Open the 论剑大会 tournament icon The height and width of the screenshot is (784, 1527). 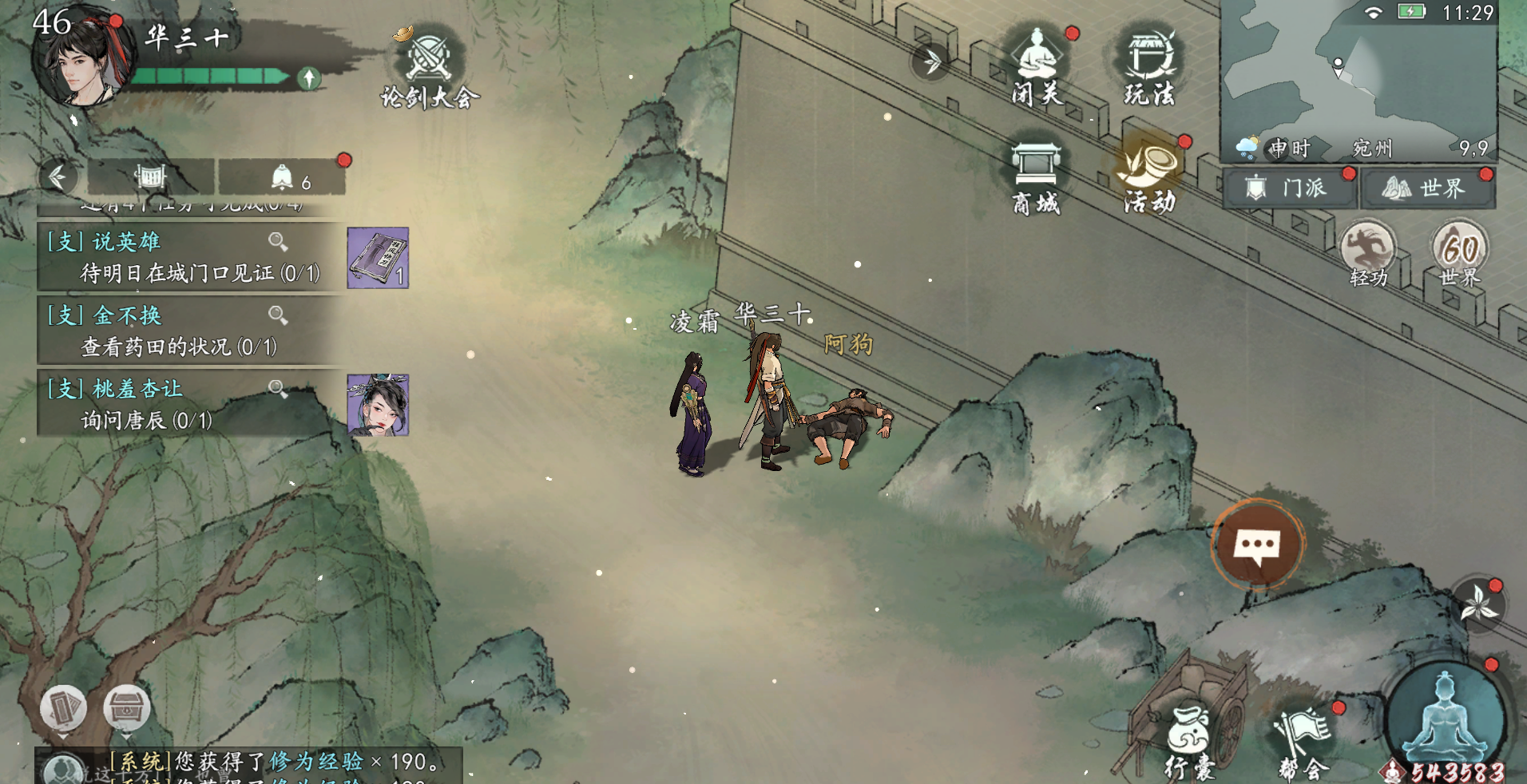(x=429, y=68)
